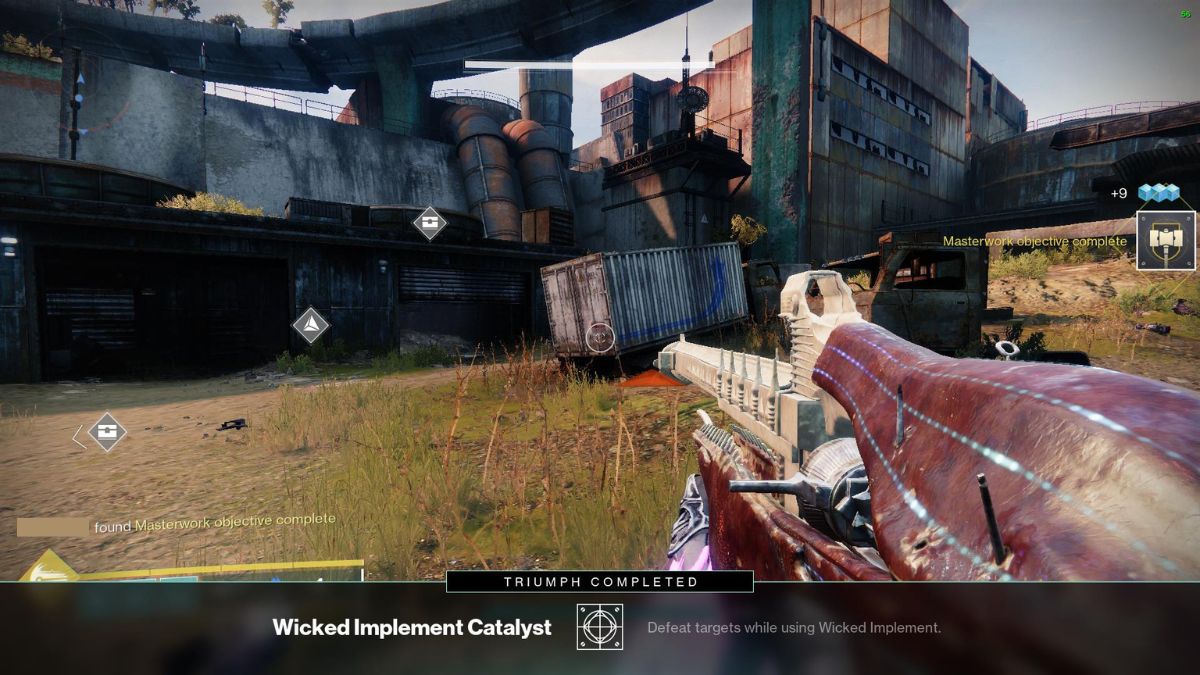1200x675 pixels.
Task: Open the Triumph Completed banner
Action: tap(600, 581)
